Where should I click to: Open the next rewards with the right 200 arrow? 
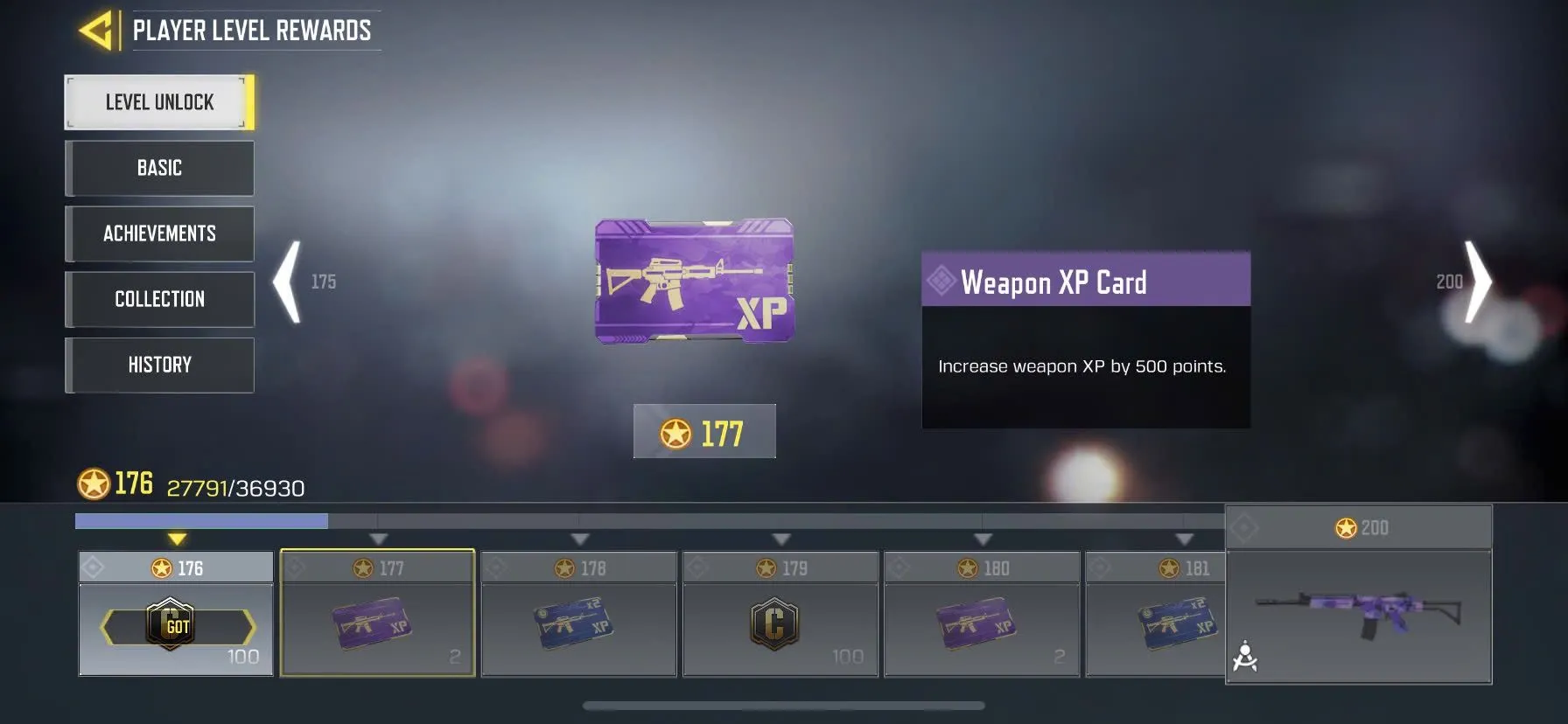pyautogui.click(x=1478, y=281)
